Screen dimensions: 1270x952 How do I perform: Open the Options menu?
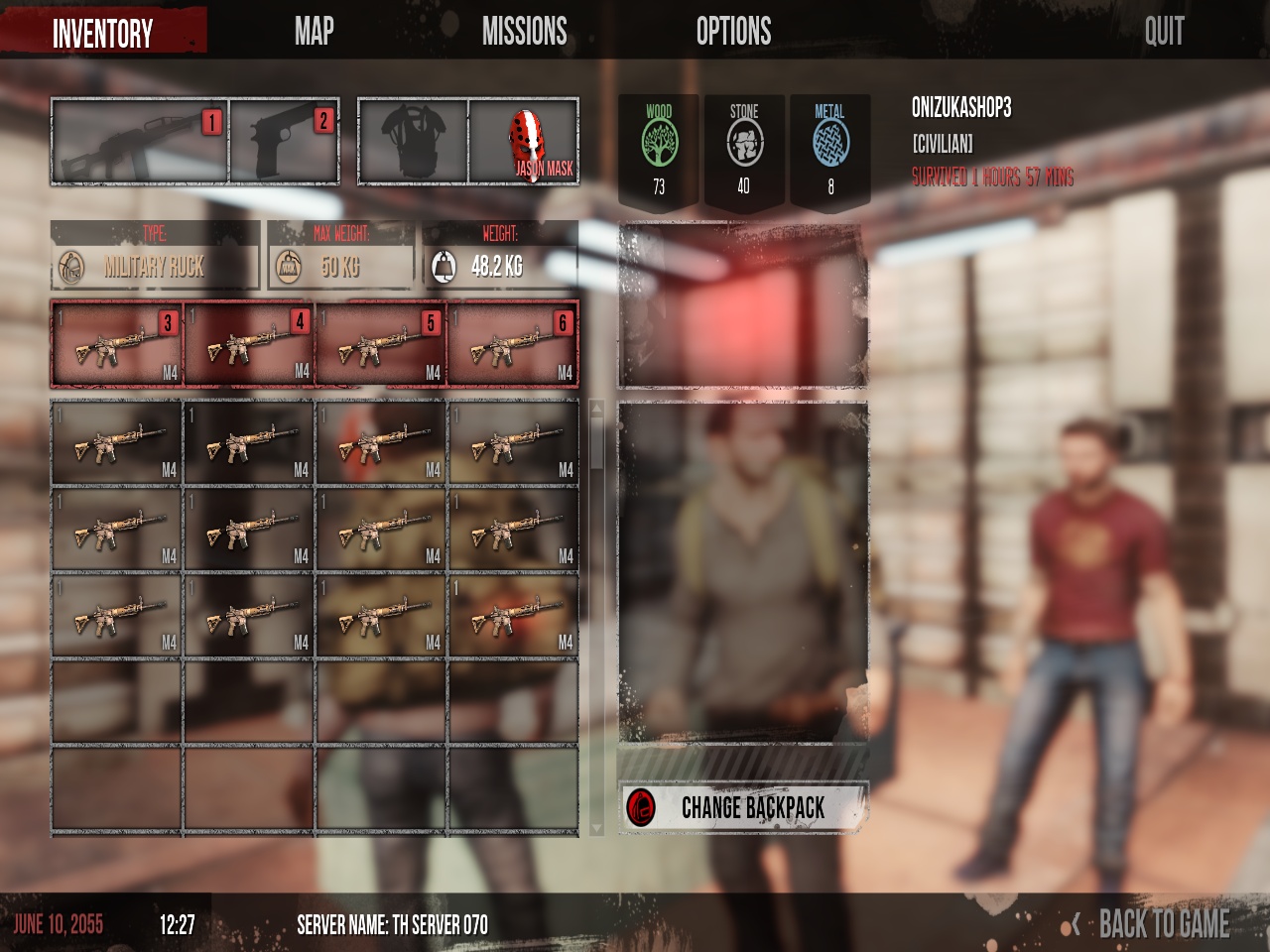[733, 32]
